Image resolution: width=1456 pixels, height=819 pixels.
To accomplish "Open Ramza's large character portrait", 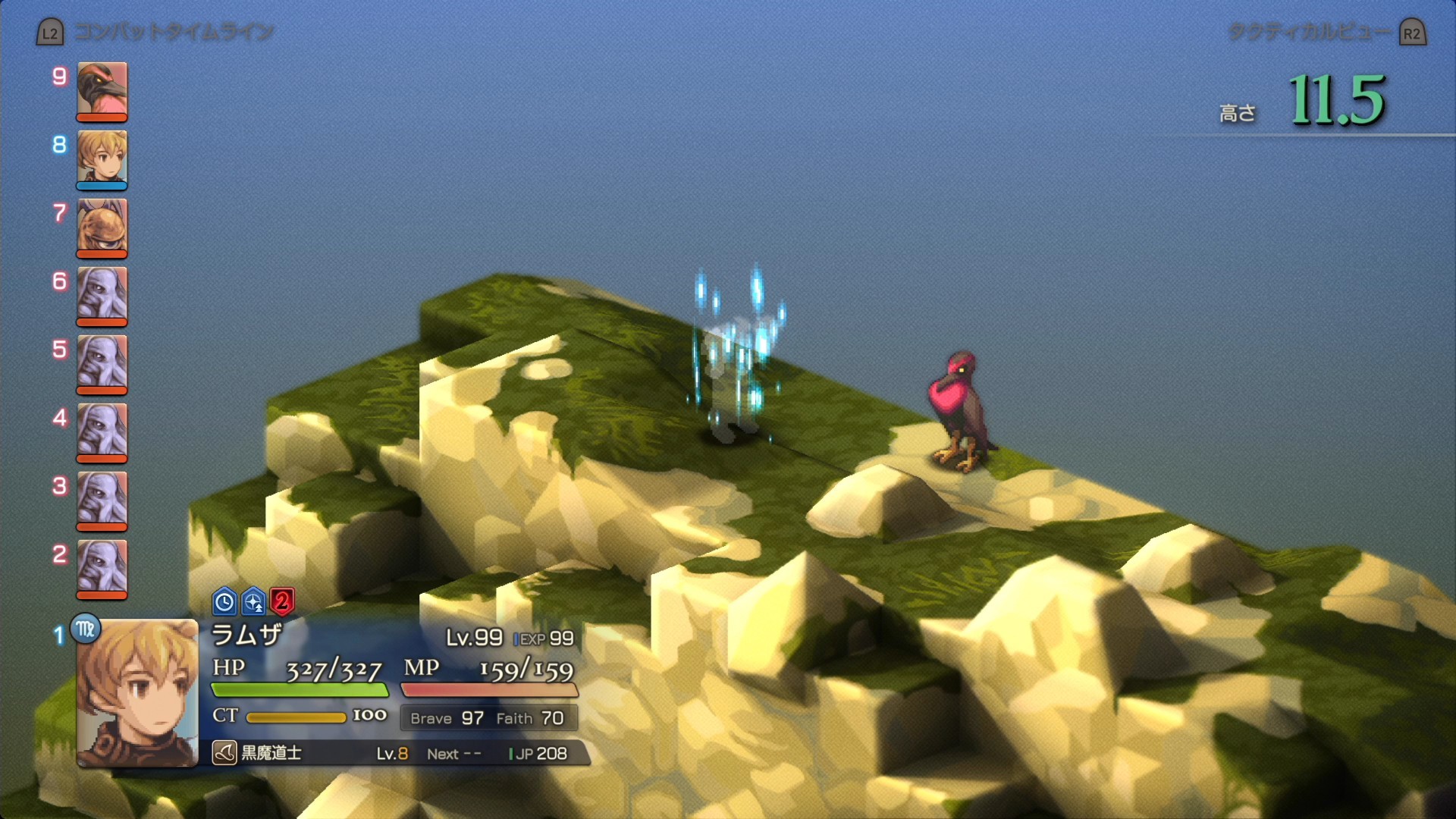I will tap(137, 692).
